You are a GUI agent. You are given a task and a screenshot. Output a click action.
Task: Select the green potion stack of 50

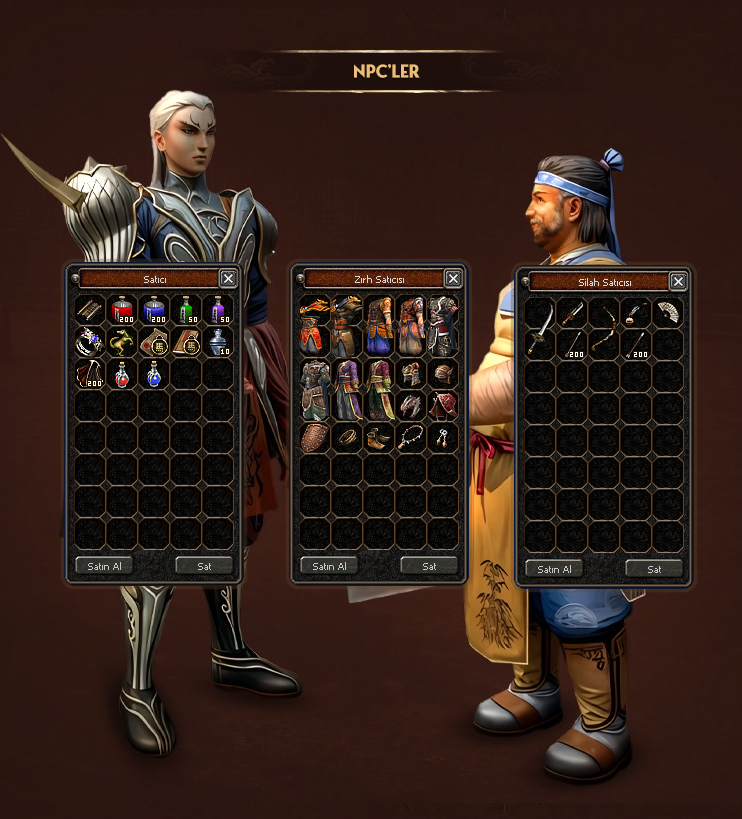[187, 311]
